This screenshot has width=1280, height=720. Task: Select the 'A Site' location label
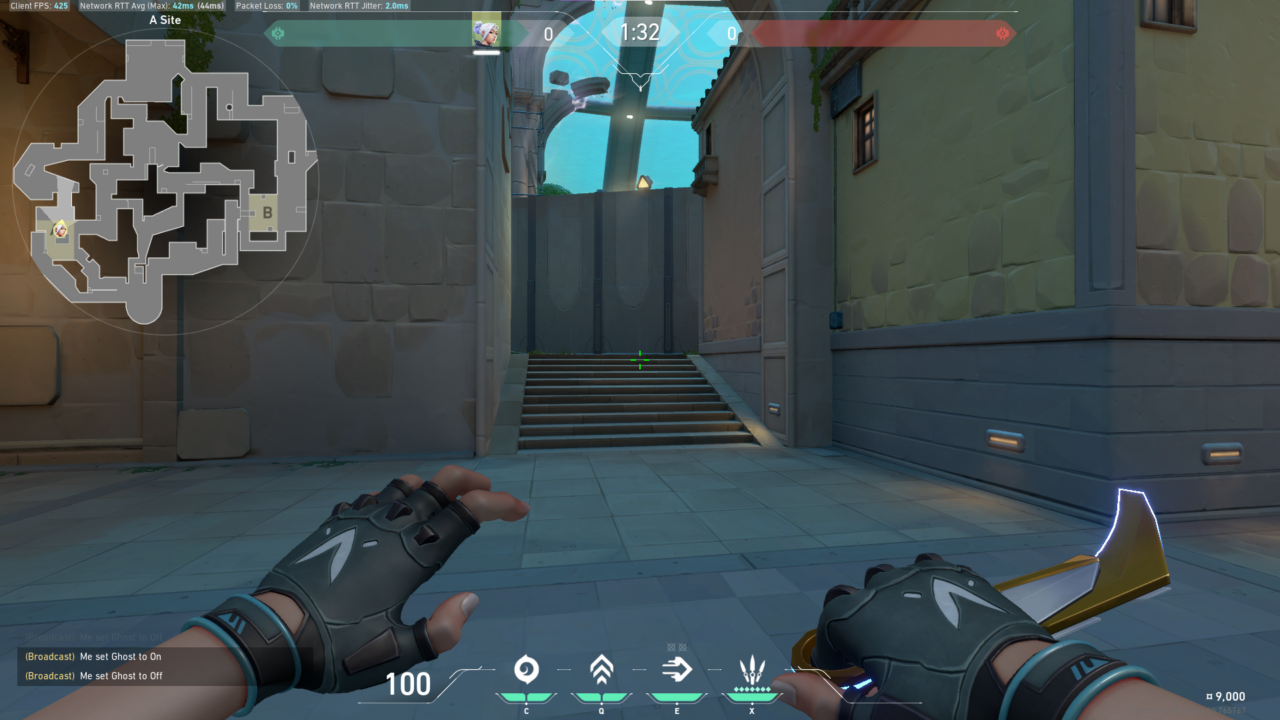[166, 19]
